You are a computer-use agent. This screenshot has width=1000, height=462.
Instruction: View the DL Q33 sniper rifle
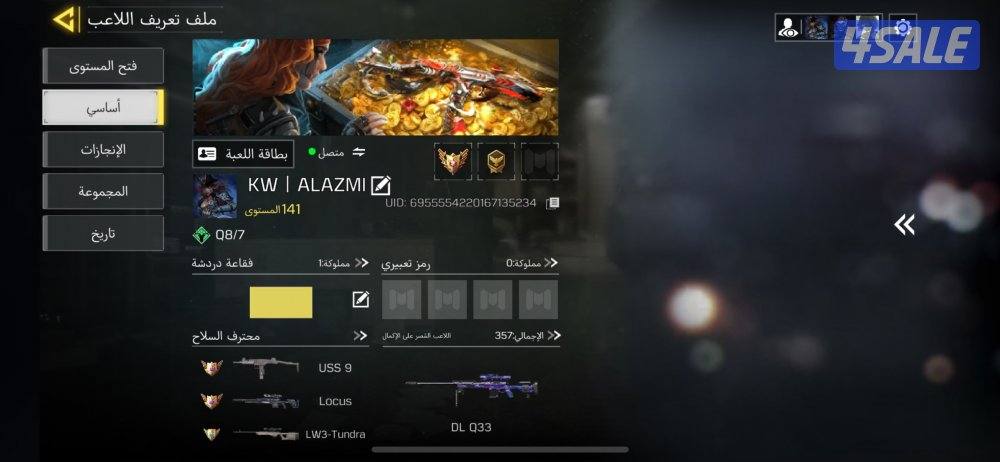tap(471, 392)
